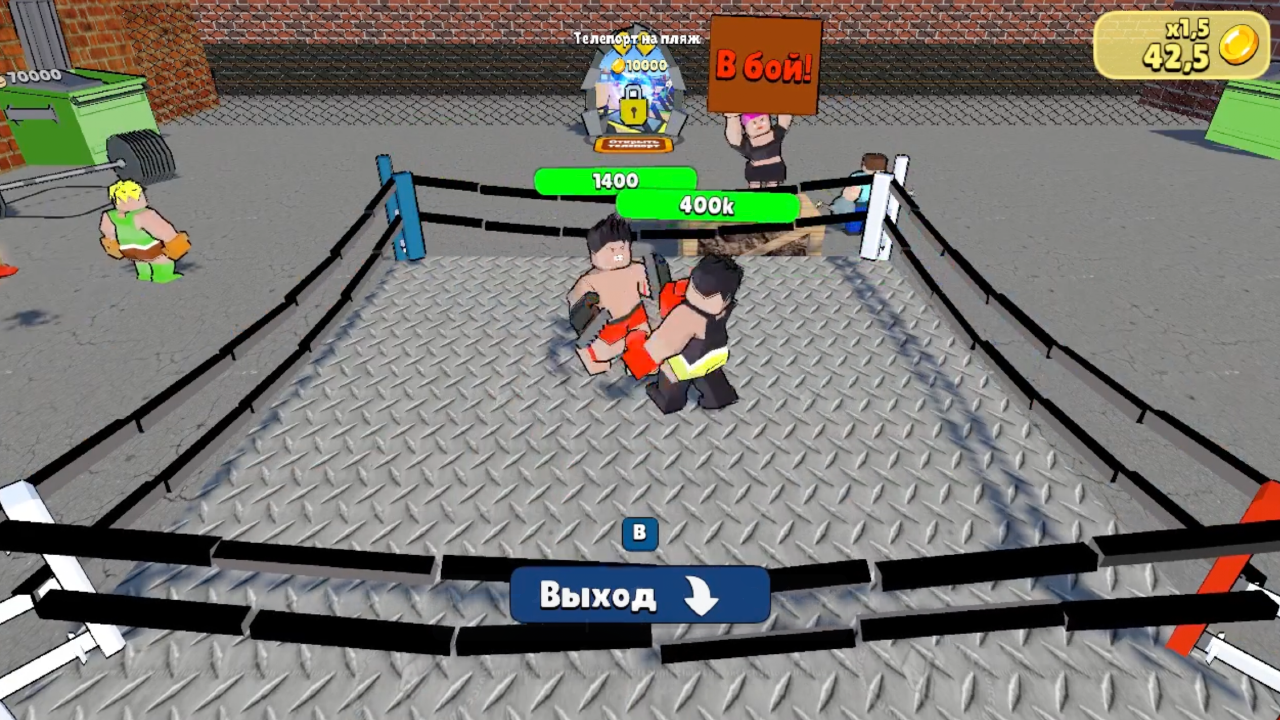Click the B key prompt above Выход
This screenshot has height=720, width=1280.
pos(639,532)
